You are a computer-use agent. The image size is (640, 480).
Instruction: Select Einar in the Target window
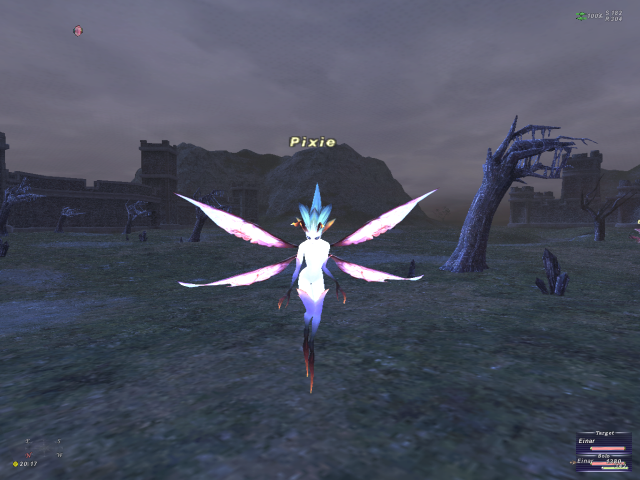point(587,441)
